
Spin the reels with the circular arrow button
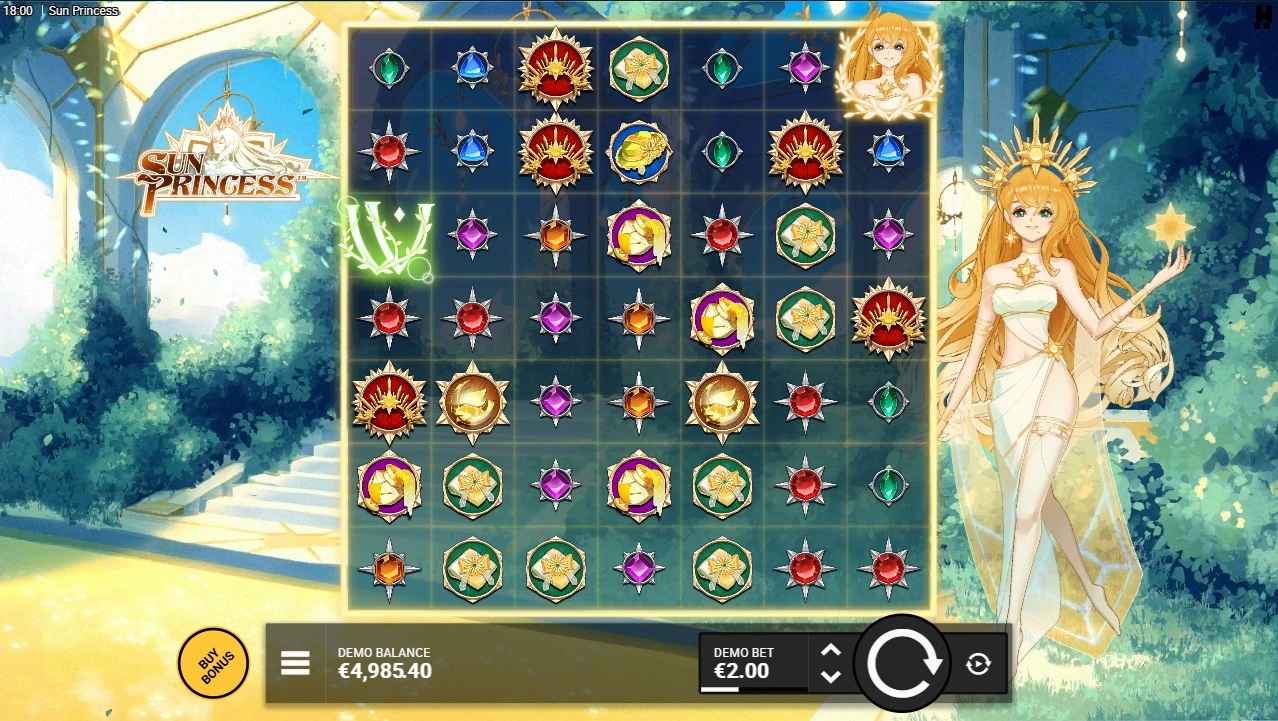[904, 663]
